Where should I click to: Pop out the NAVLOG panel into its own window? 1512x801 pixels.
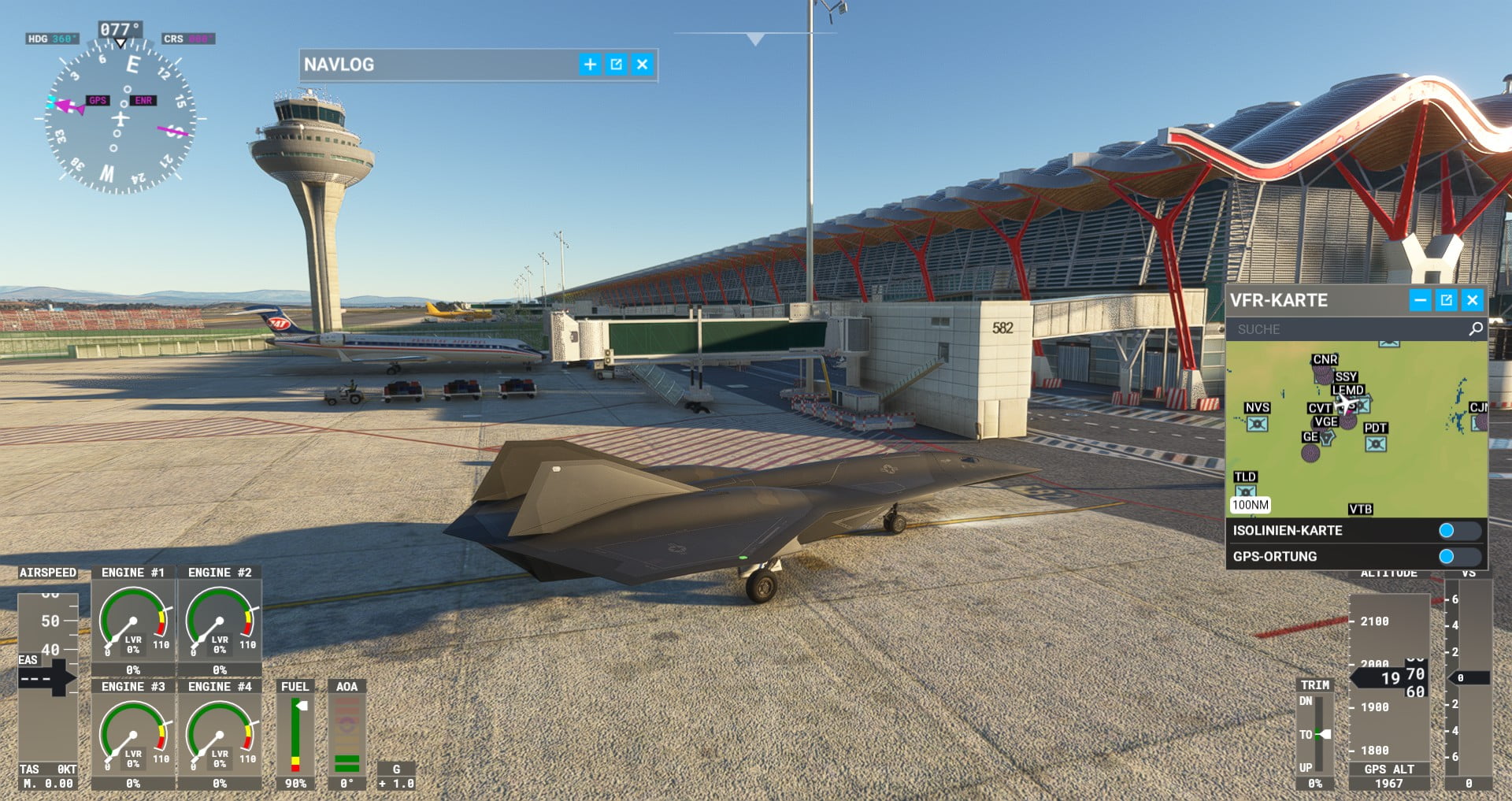click(x=617, y=65)
